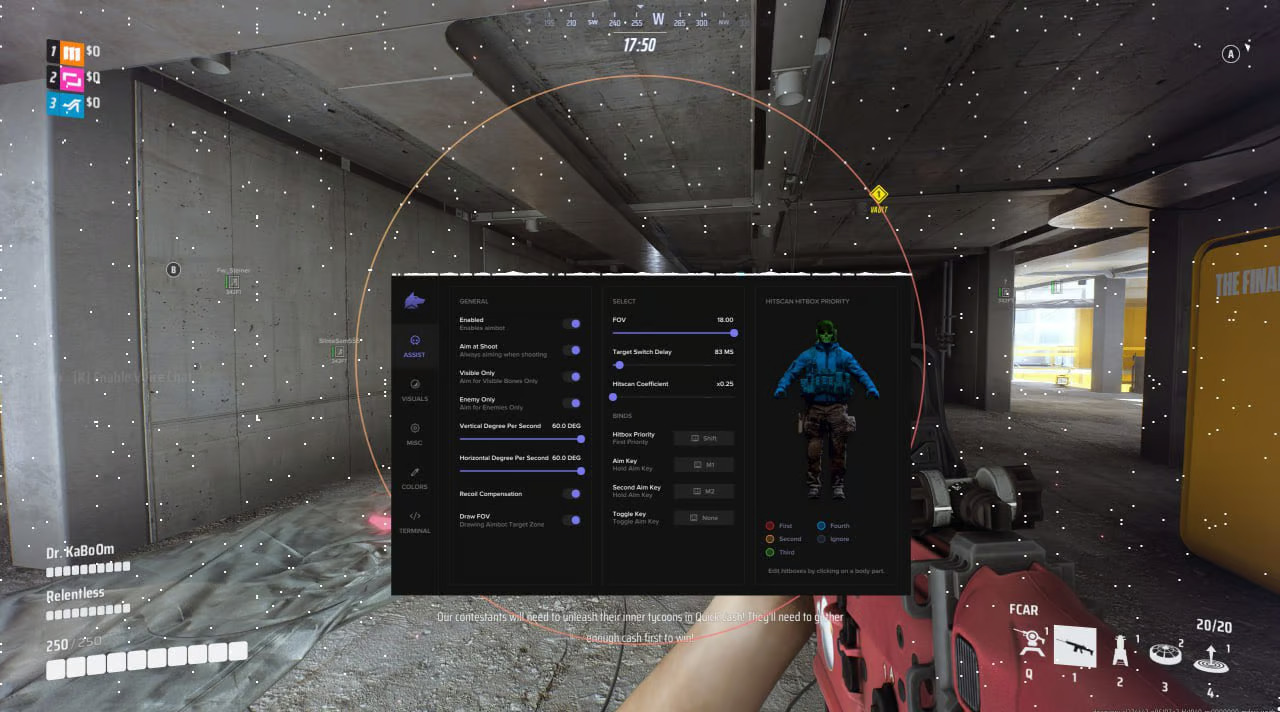Turn off the Visible Only toggle

point(572,377)
